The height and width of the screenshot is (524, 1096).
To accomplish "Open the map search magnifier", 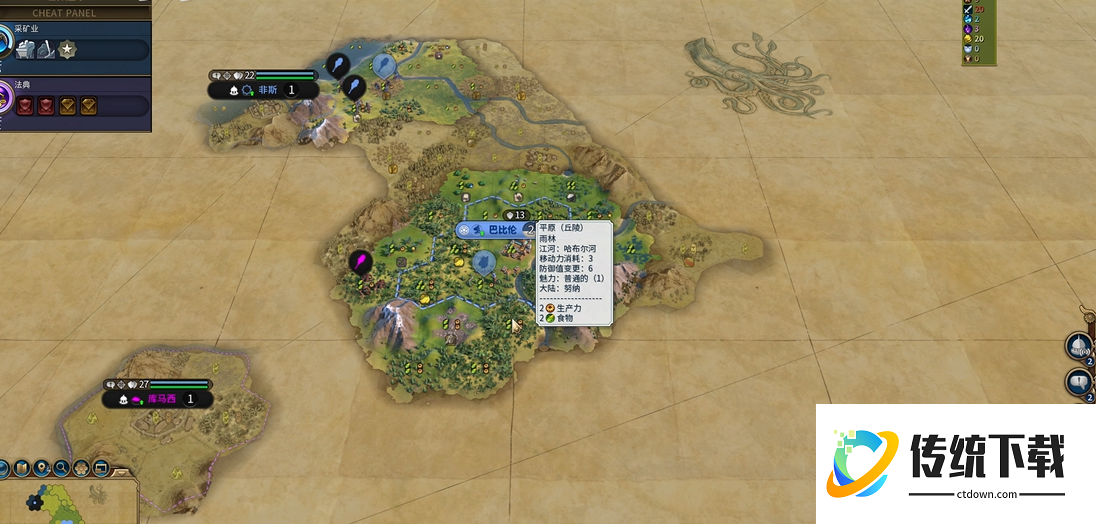I will [x=61, y=468].
